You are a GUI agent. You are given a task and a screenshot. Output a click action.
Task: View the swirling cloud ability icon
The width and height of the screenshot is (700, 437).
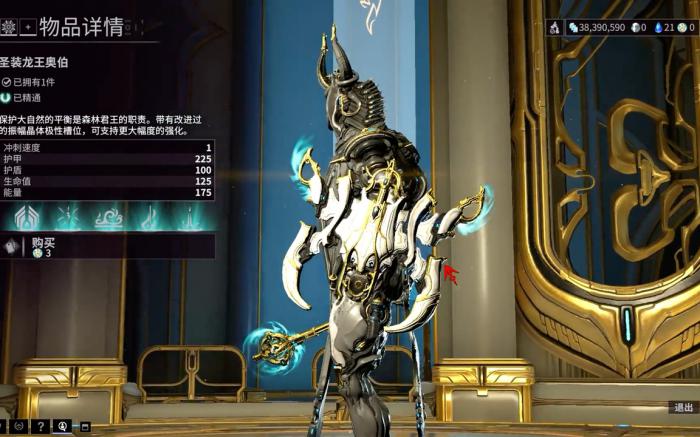pos(108,216)
